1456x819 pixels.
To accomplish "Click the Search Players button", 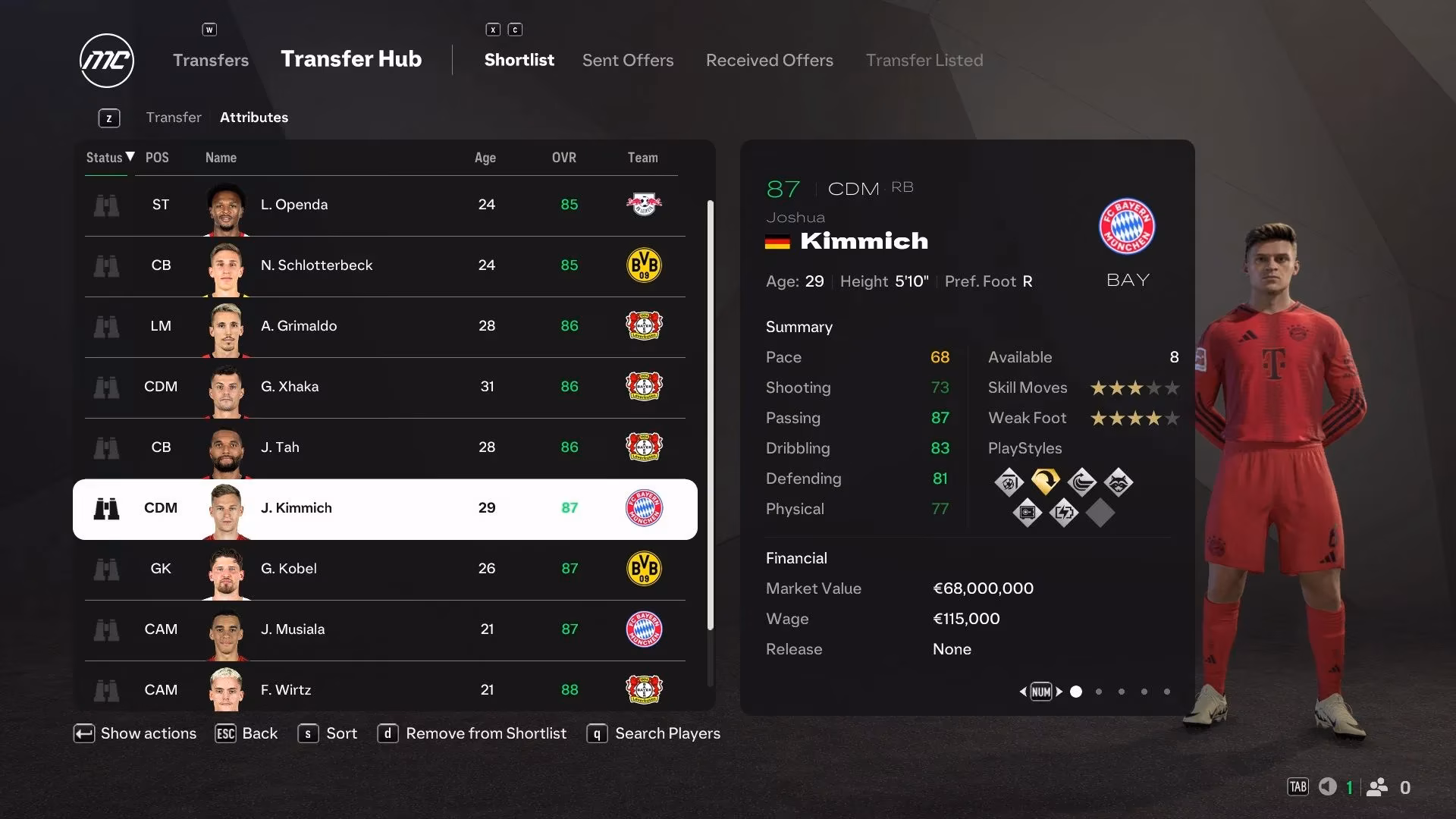I will click(x=653, y=733).
